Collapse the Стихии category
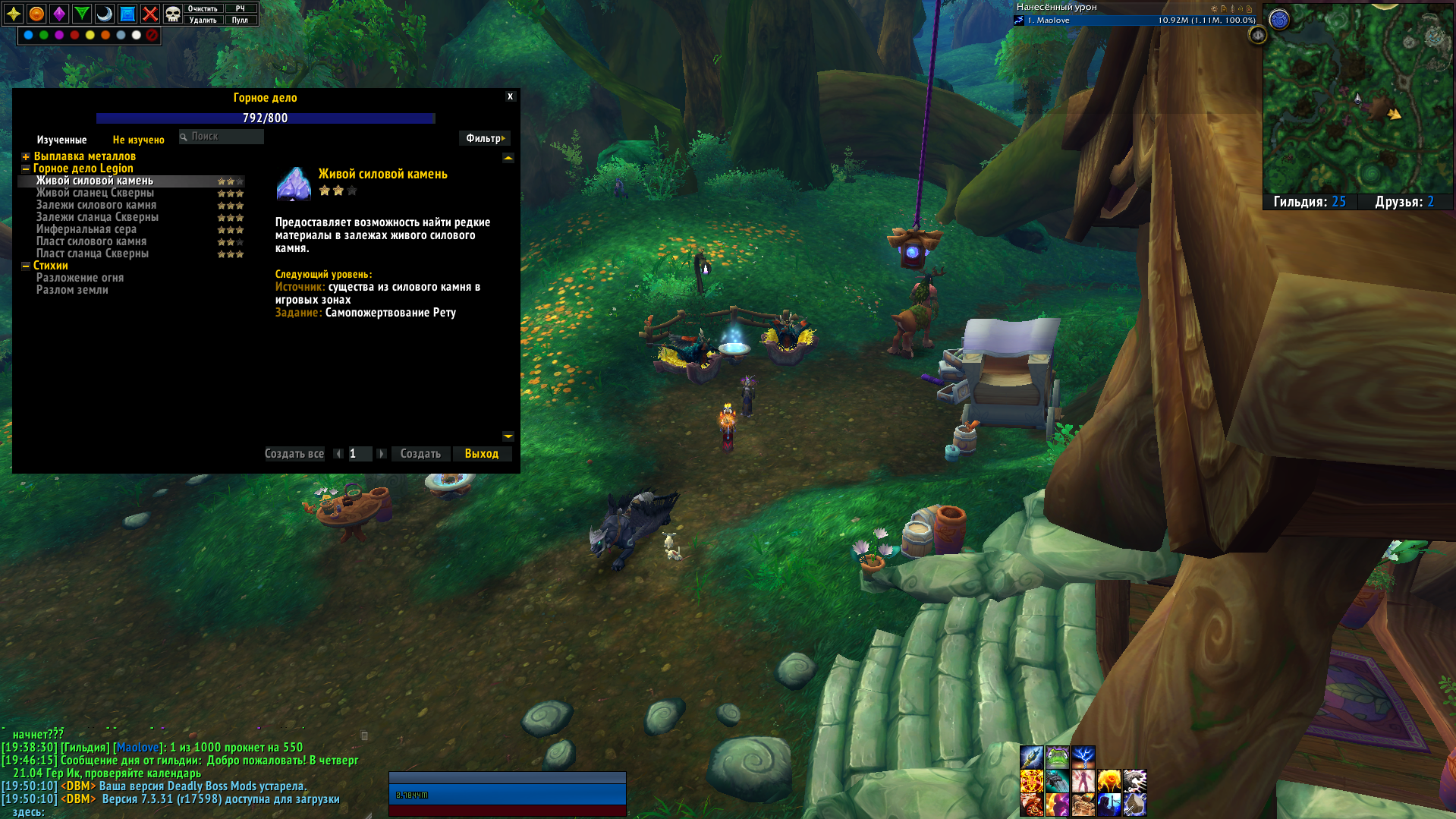Image resolution: width=1456 pixels, height=819 pixels. tap(26, 266)
